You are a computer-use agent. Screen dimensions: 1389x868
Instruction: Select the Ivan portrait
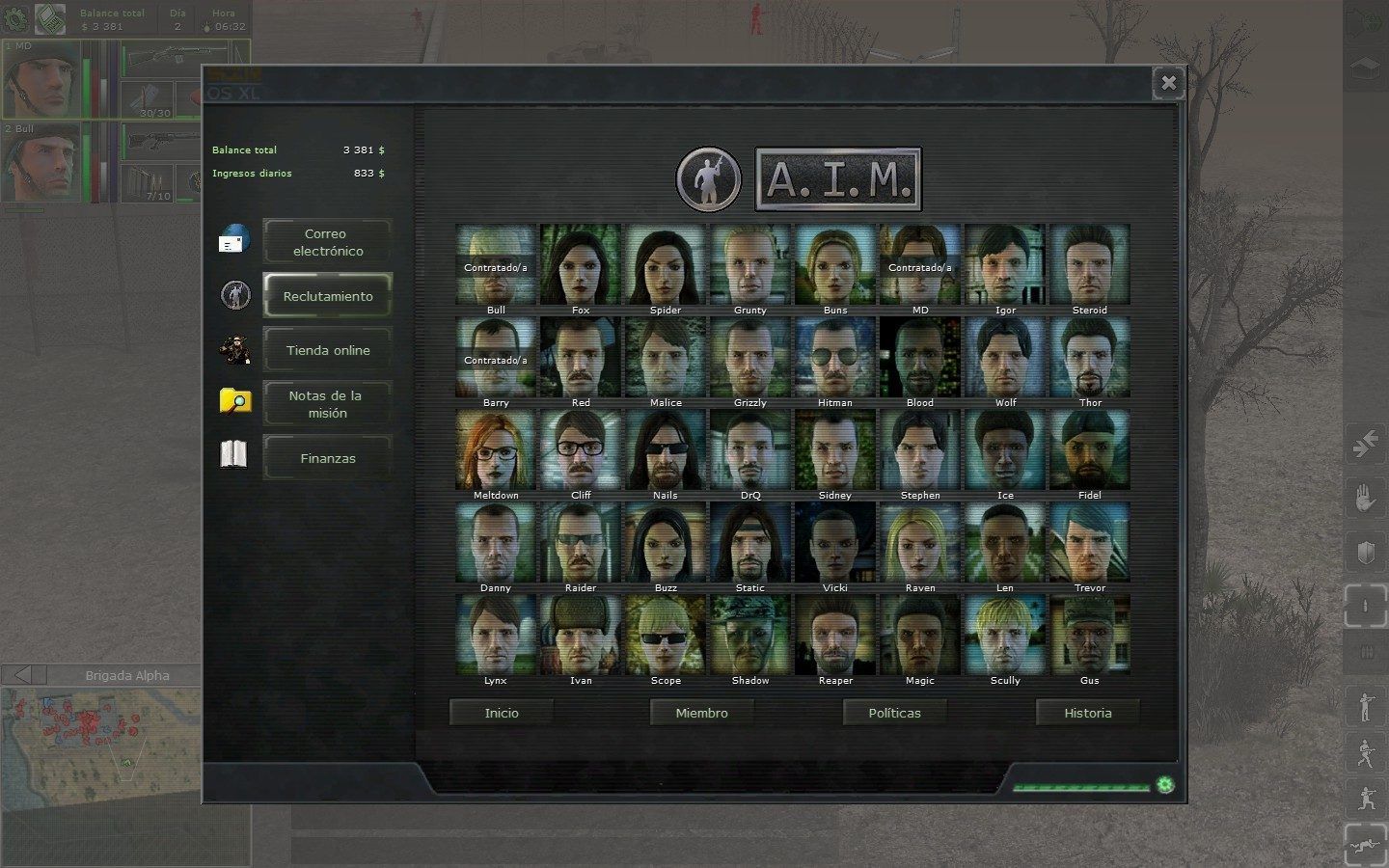pos(581,635)
